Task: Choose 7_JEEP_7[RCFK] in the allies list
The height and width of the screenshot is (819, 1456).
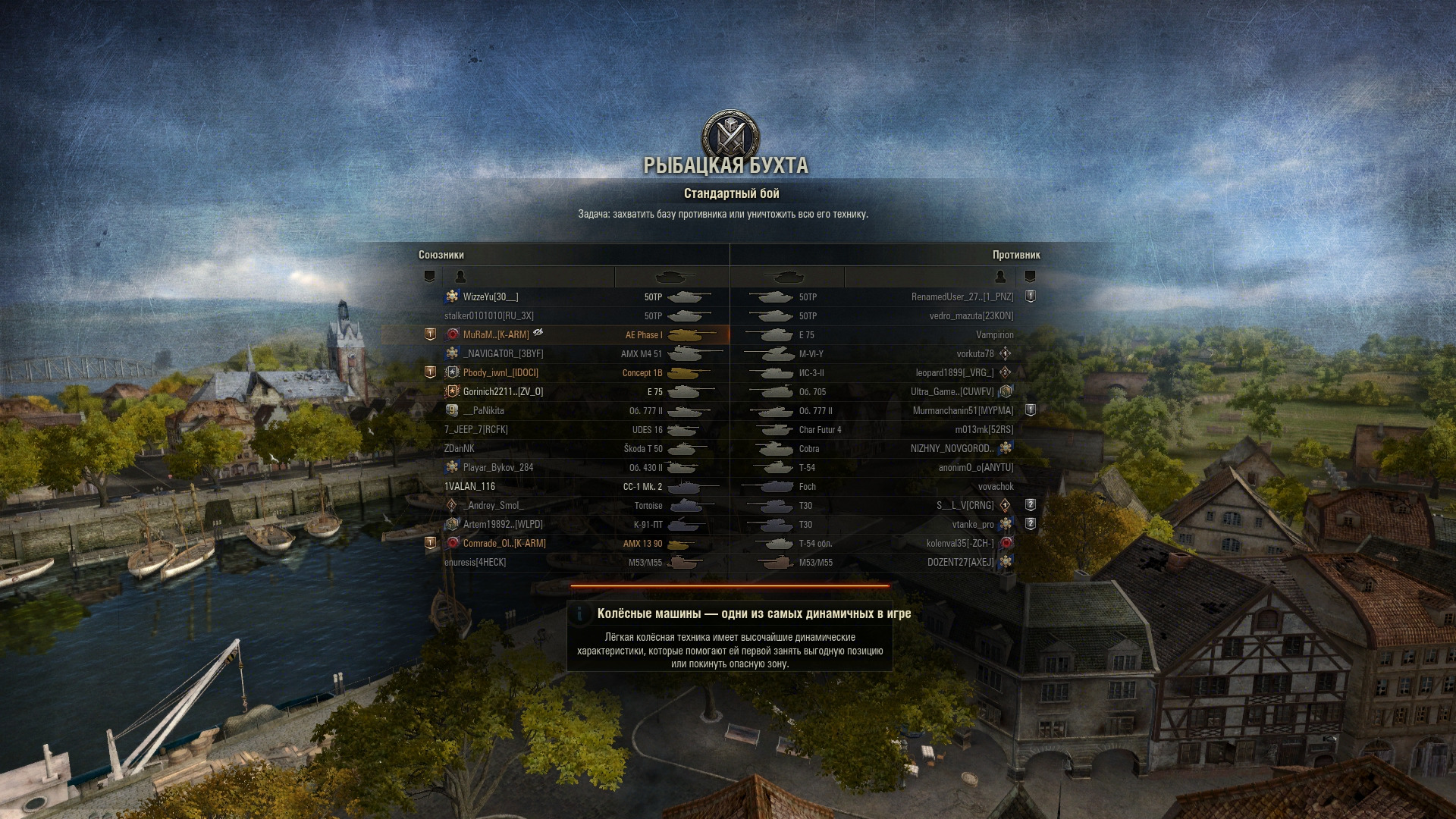Action: pos(476,430)
